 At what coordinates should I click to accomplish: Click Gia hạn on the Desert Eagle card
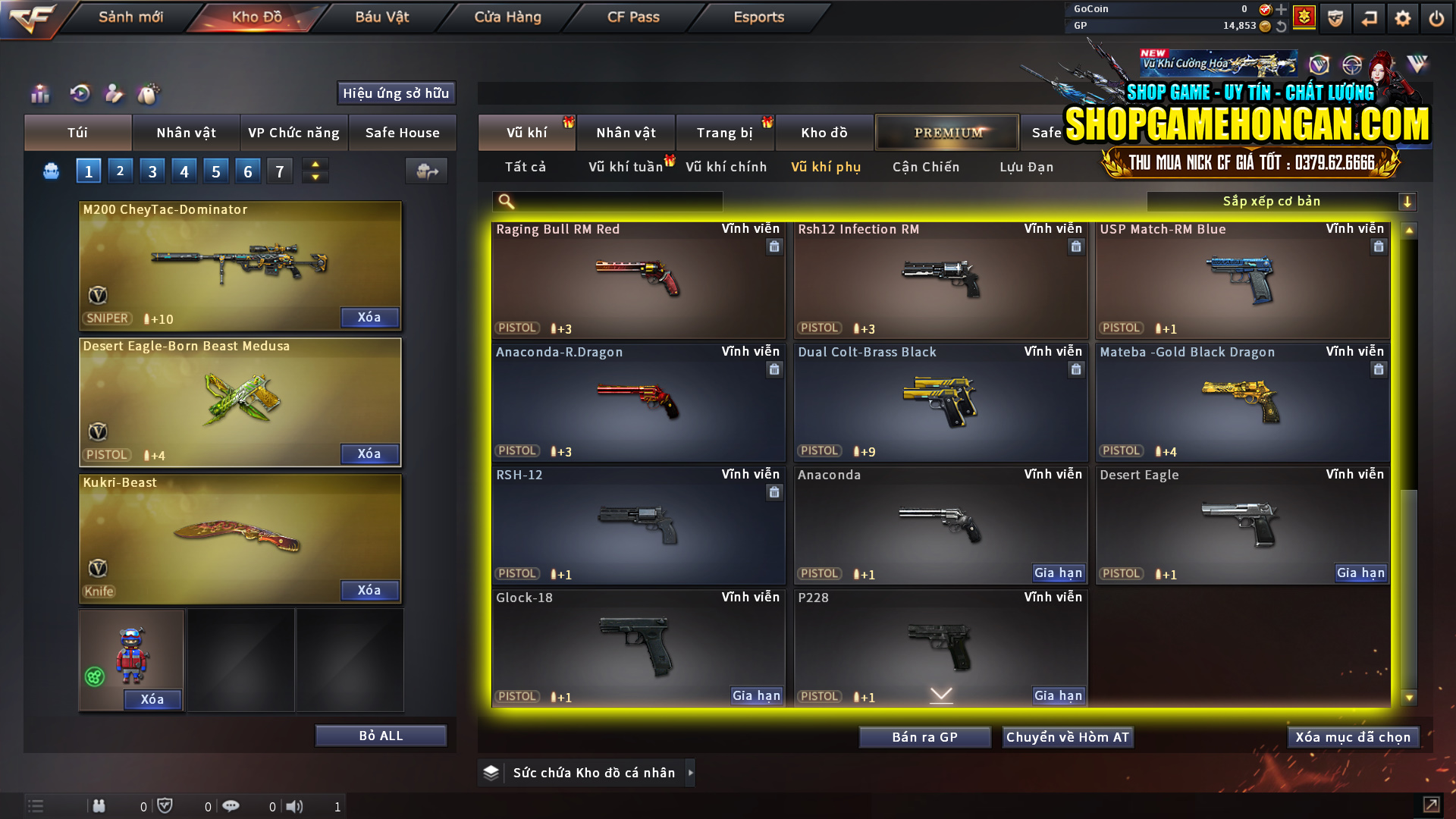point(1361,574)
